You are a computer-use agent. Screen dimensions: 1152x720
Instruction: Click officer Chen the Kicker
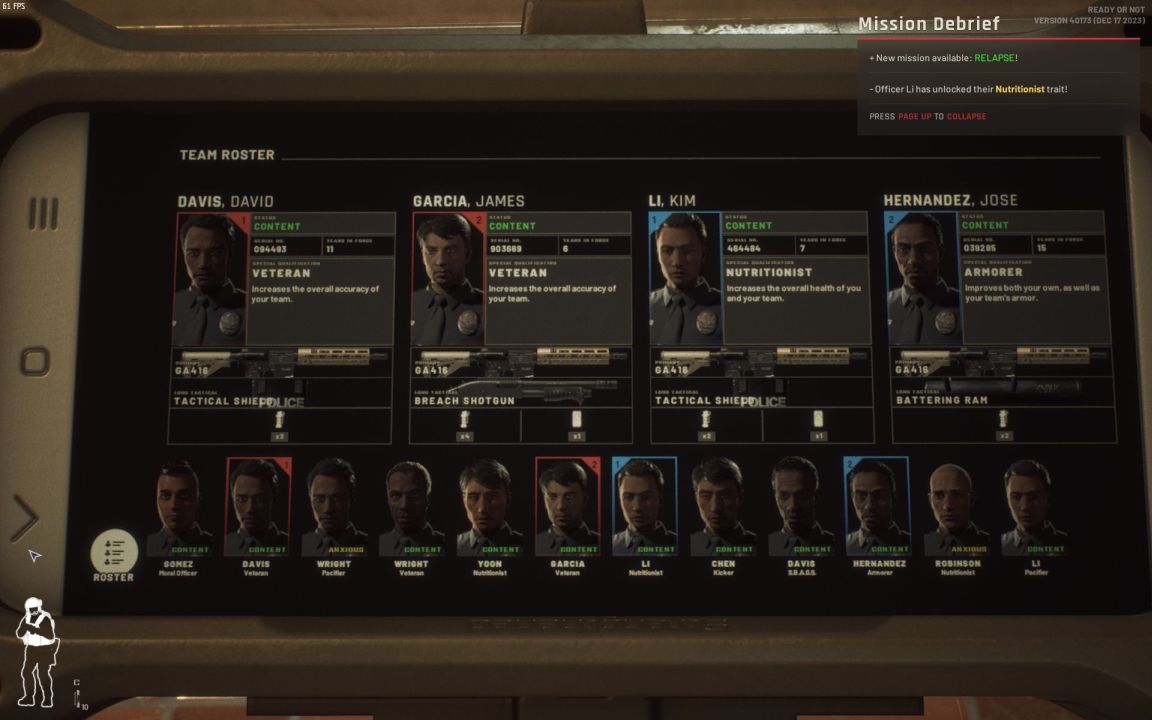pos(722,508)
